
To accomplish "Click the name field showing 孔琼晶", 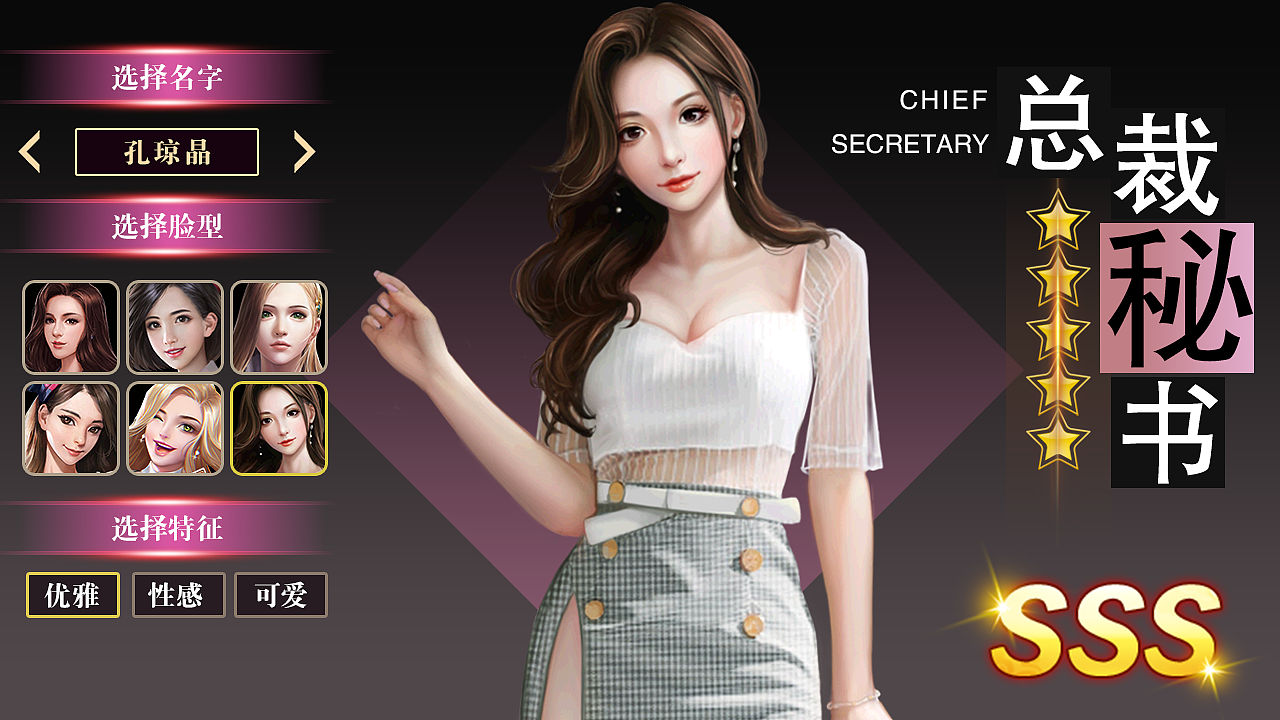I will 167,150.
